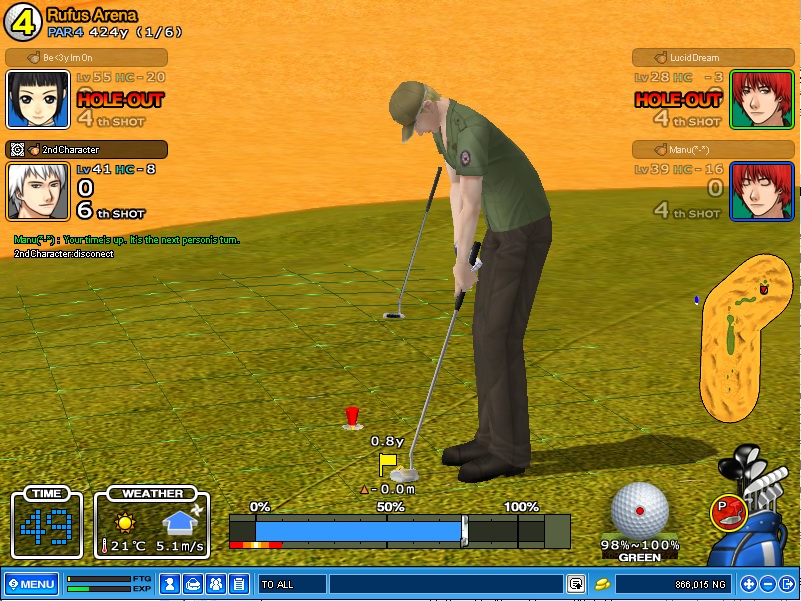
Task: Click the exit arrow button
Action: pos(786,584)
